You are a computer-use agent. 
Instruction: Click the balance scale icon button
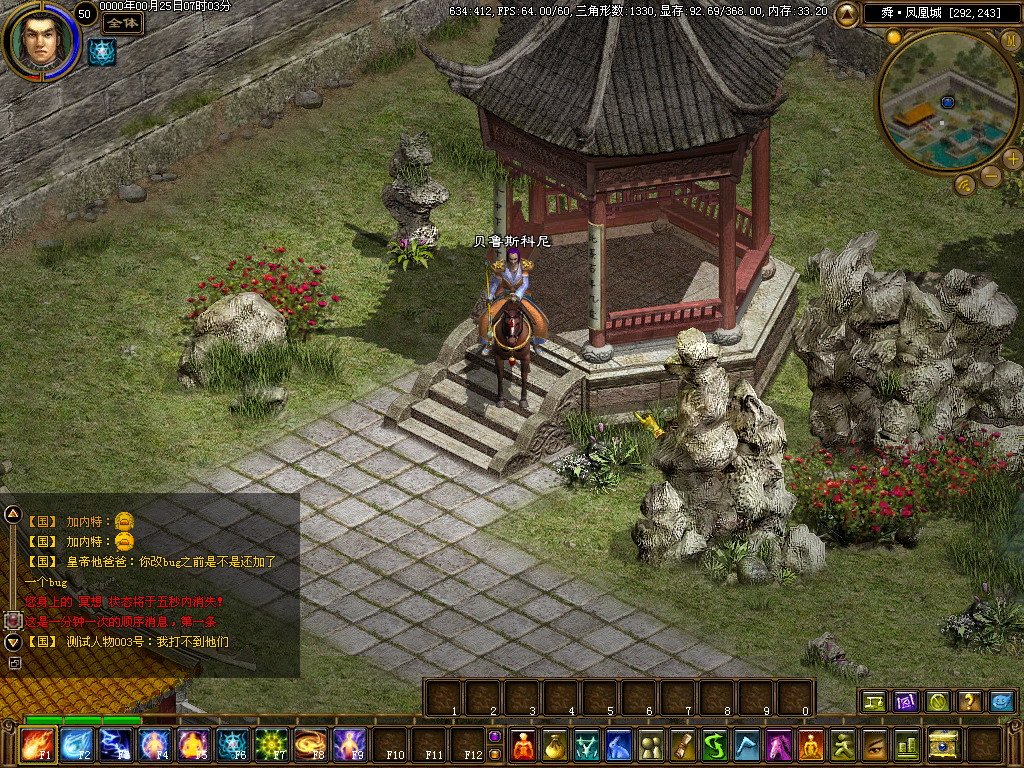tap(873, 702)
